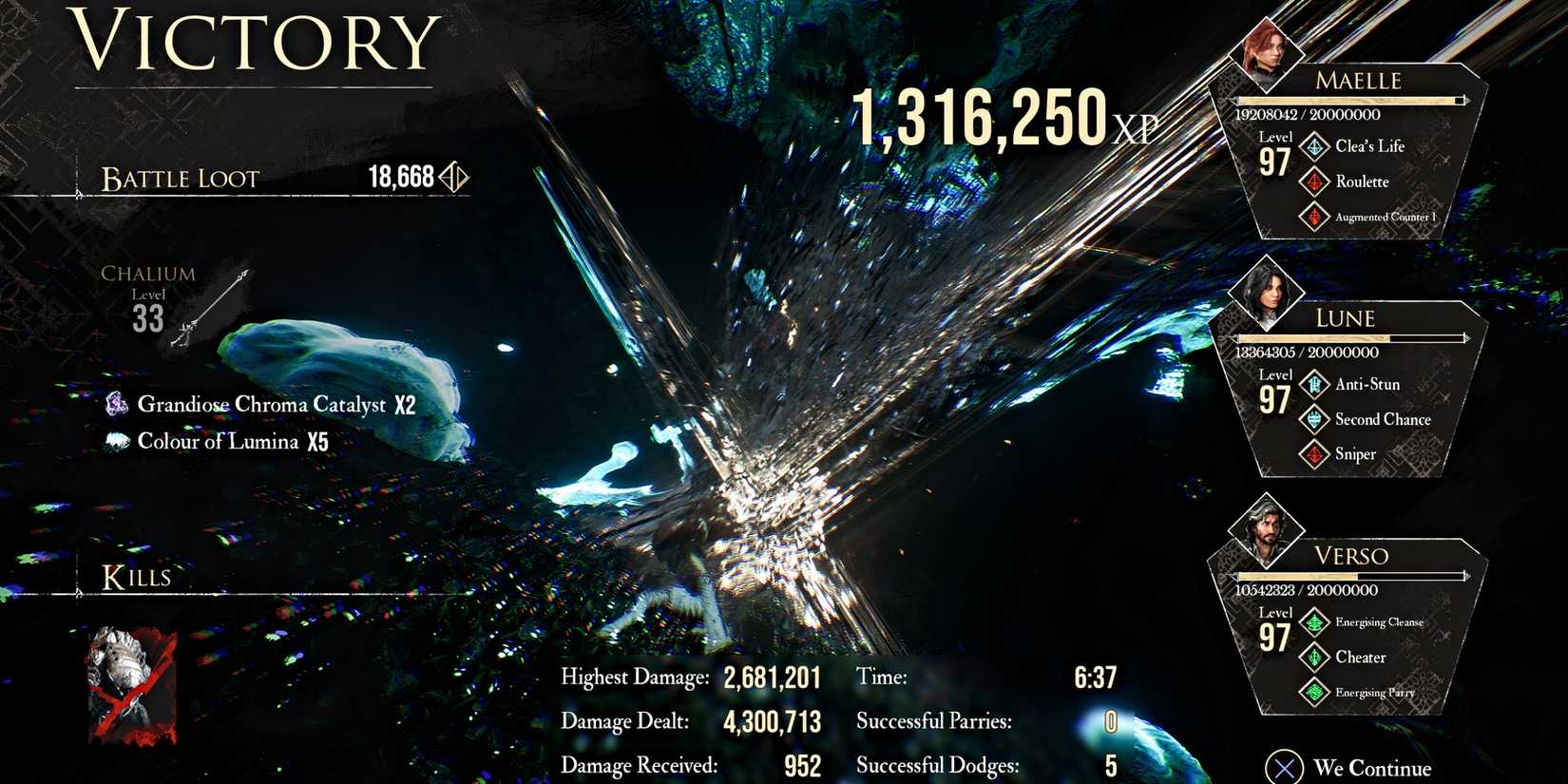Select Verso's character portrait

click(1268, 529)
